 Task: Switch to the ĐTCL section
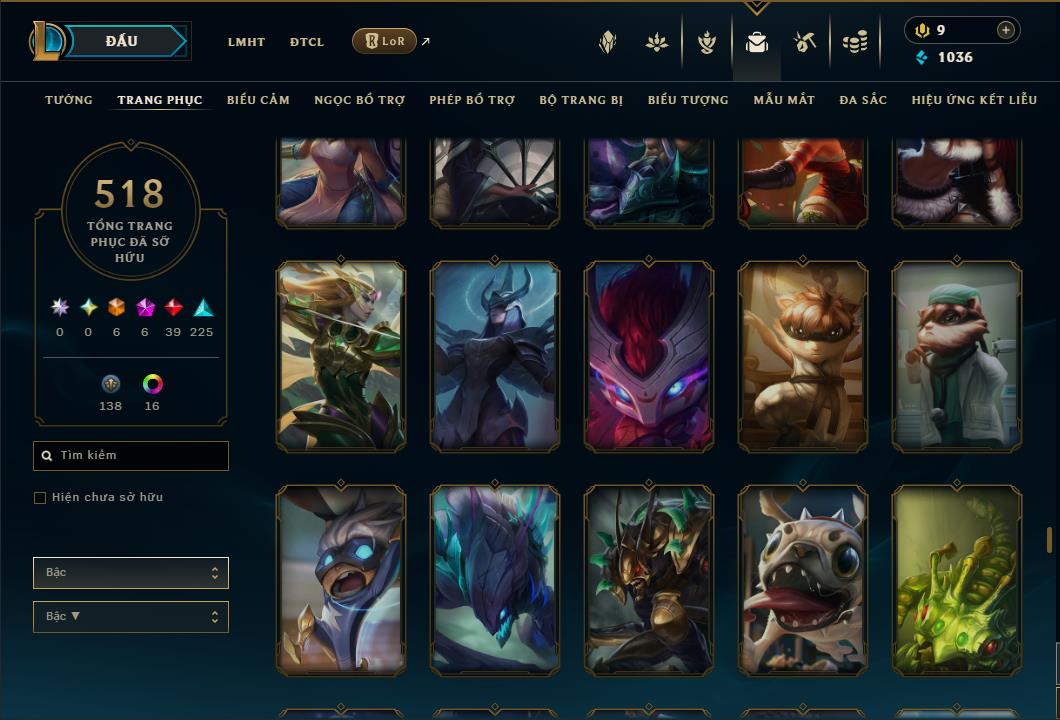pos(307,42)
